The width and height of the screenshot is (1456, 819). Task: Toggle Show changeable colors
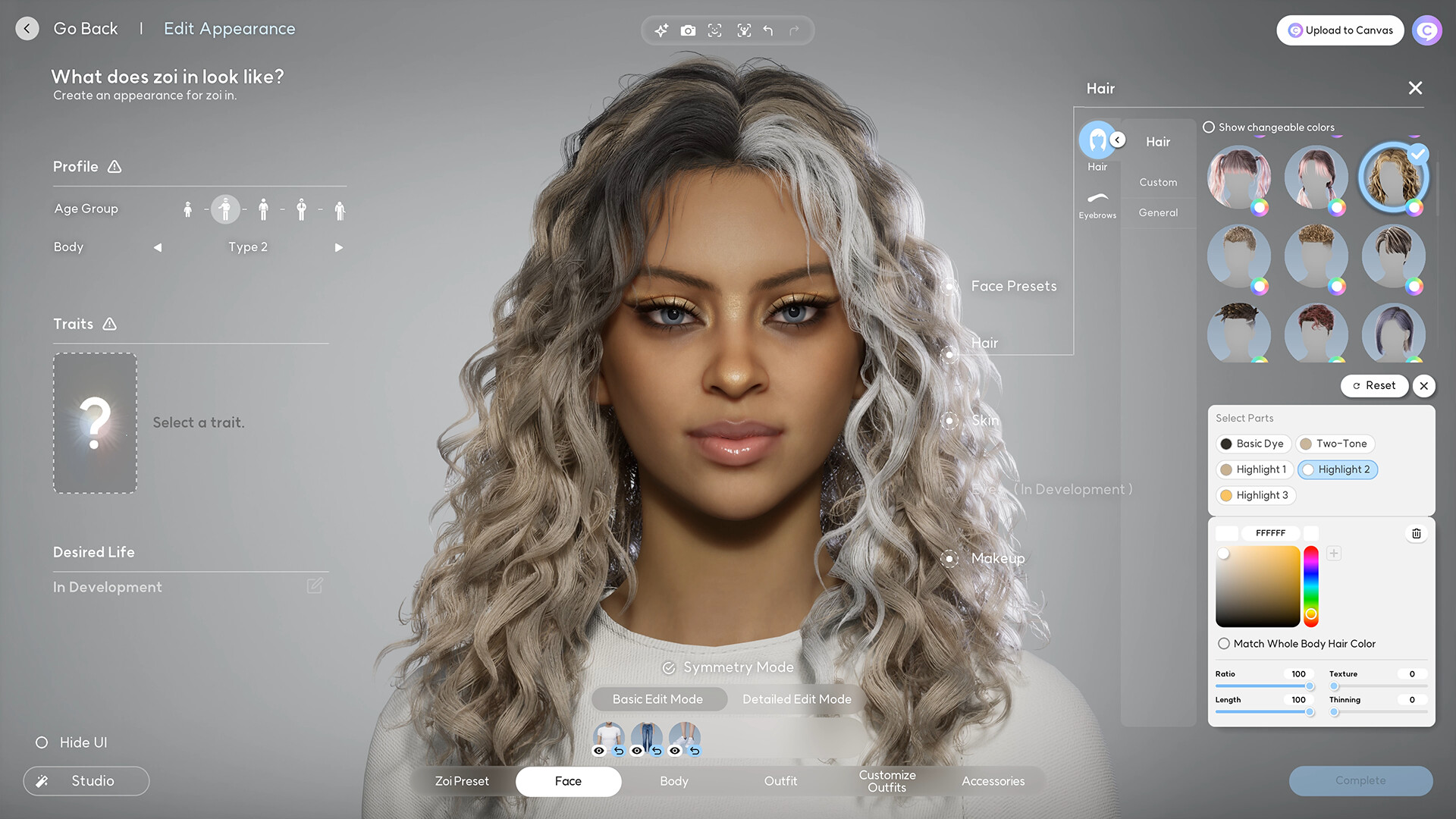pyautogui.click(x=1209, y=127)
